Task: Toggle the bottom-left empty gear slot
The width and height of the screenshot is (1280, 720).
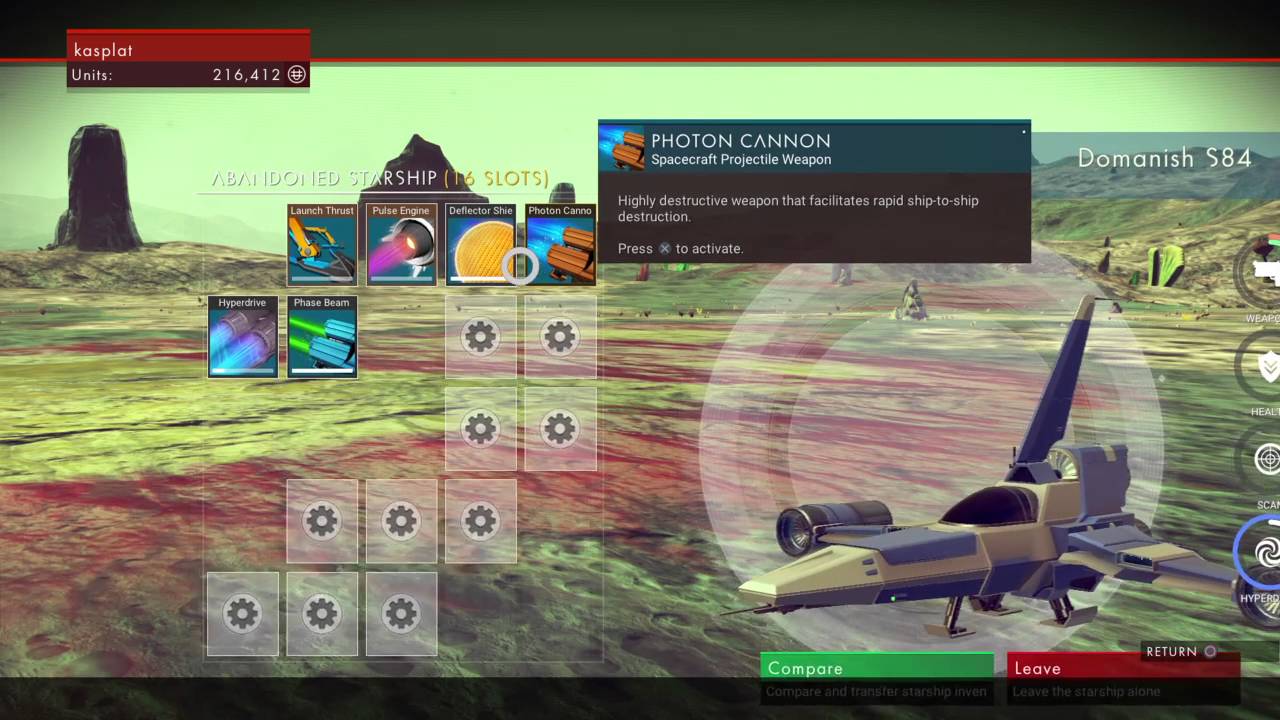Action: pyautogui.click(x=242, y=614)
